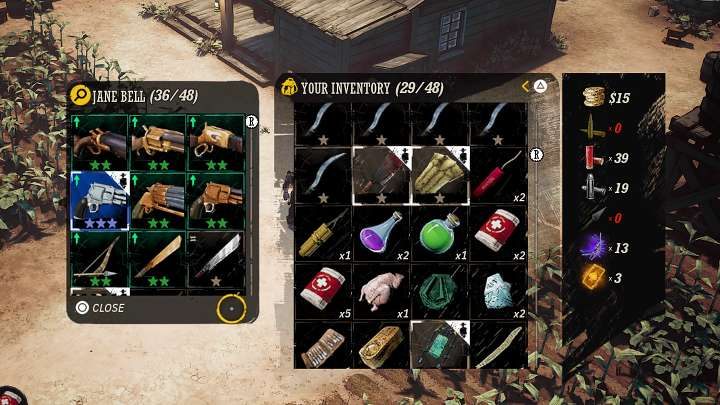Pick the green ore chunk

pyautogui.click(x=438, y=291)
